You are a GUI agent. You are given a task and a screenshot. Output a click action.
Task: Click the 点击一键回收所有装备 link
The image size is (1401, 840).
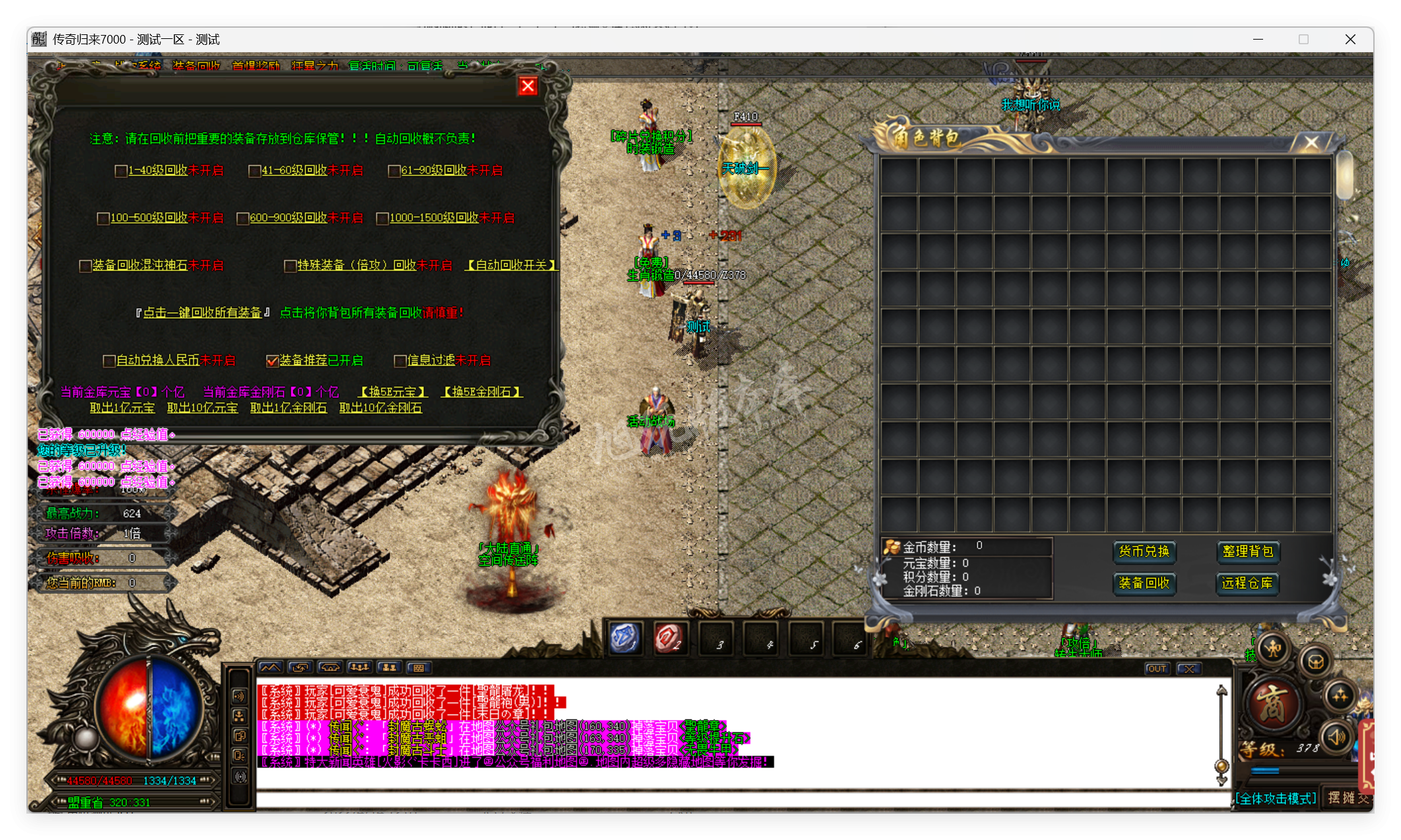(201, 312)
